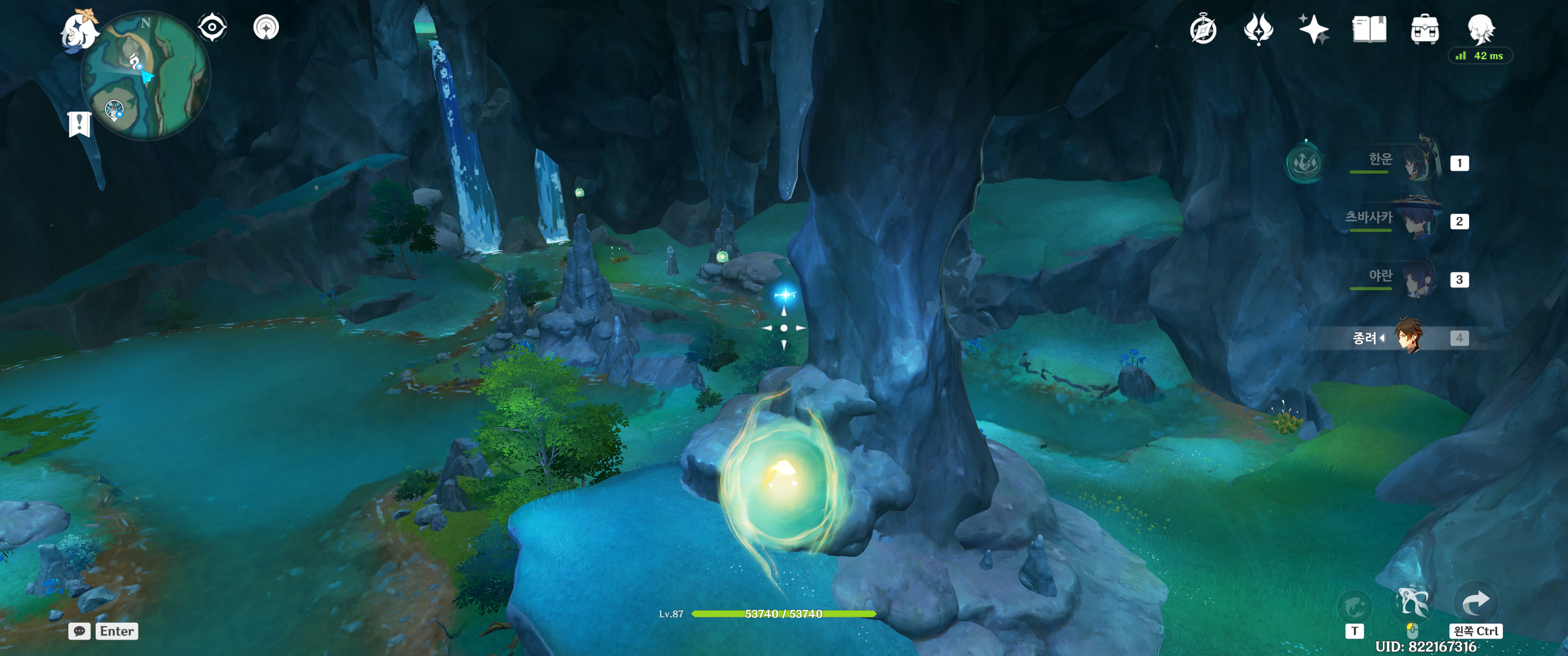The image size is (1568, 656).
Task: Open the leaf-shaped emblem icon
Action: (1258, 29)
